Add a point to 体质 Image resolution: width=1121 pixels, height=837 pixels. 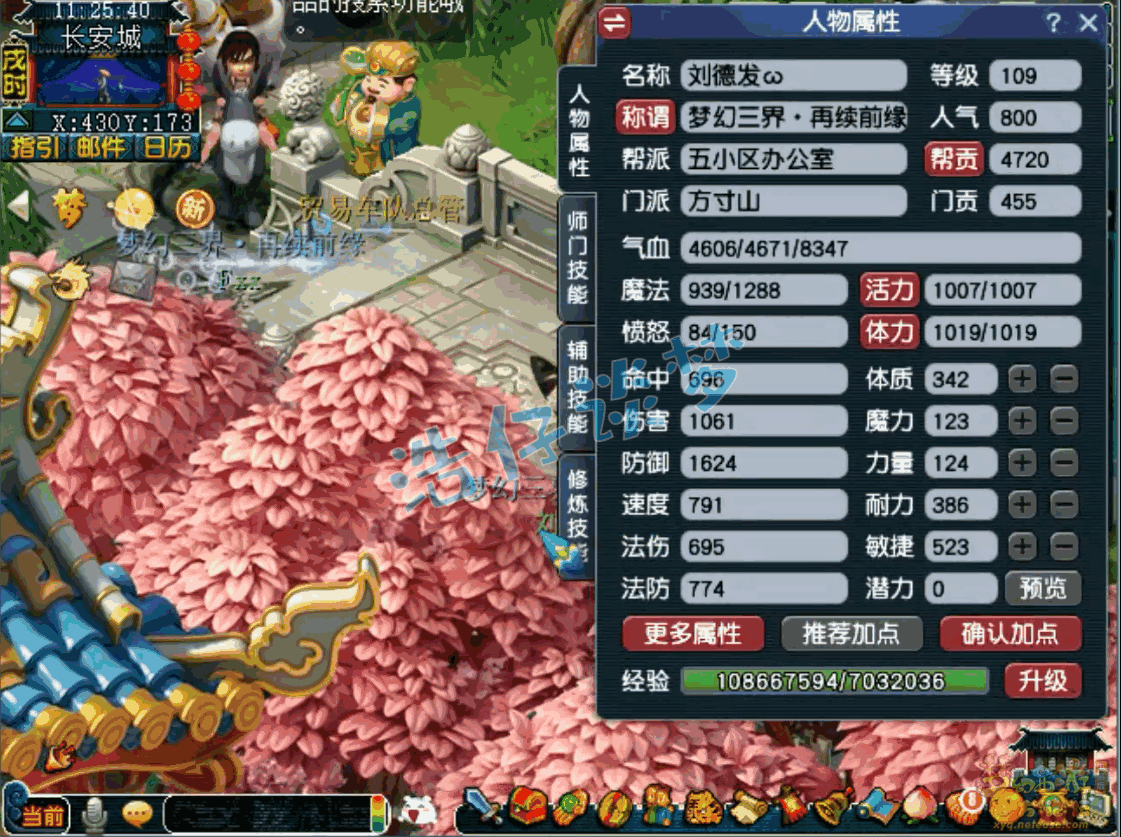[x=1021, y=379]
